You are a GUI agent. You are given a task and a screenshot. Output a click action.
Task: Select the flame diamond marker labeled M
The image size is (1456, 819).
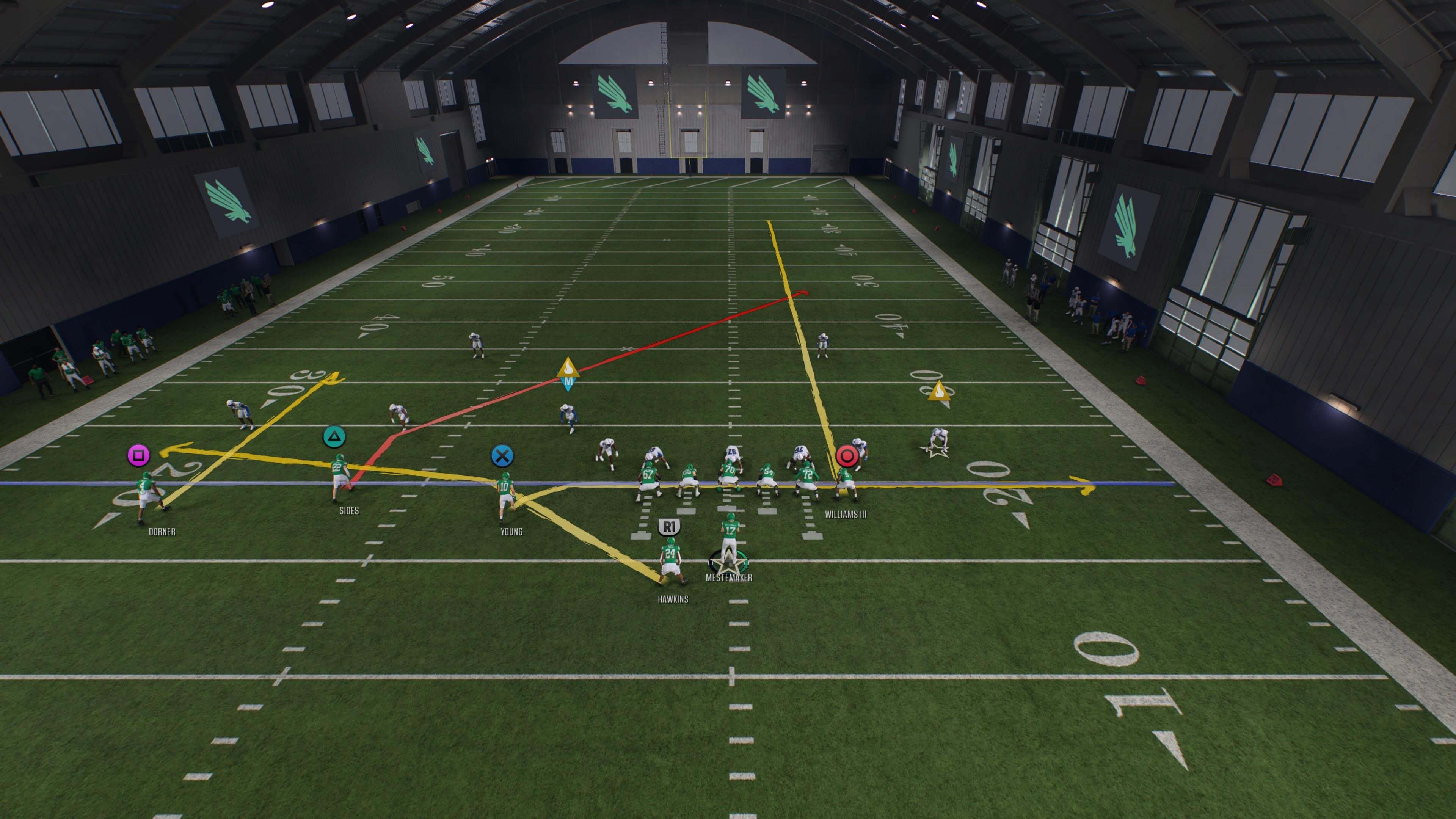coord(568,373)
